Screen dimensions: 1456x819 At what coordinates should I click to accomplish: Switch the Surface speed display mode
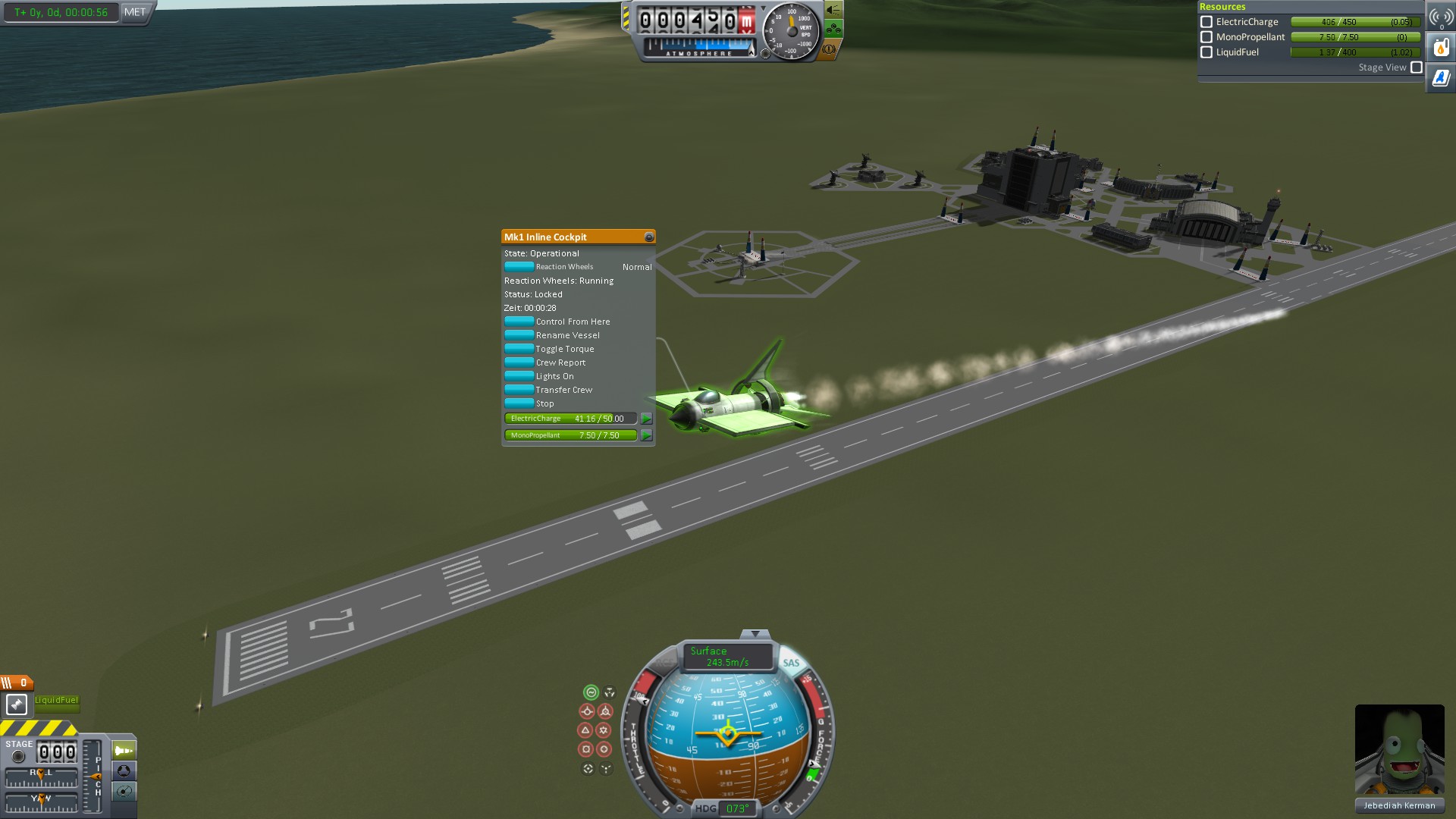click(x=726, y=657)
